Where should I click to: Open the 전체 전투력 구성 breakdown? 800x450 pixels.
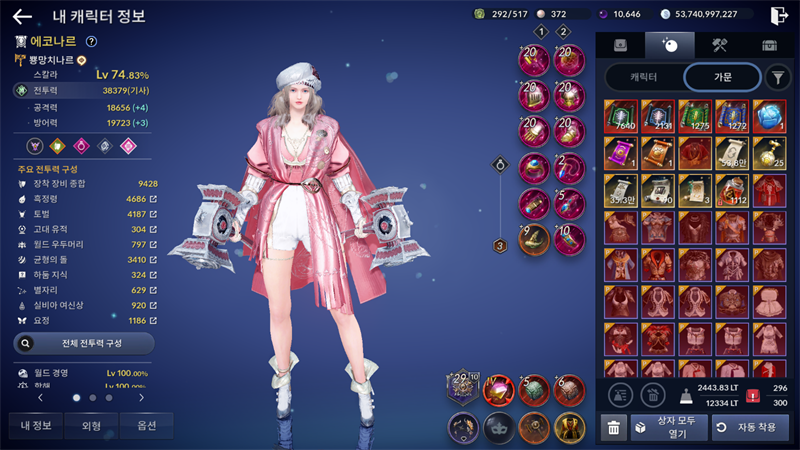pyautogui.click(x=84, y=343)
